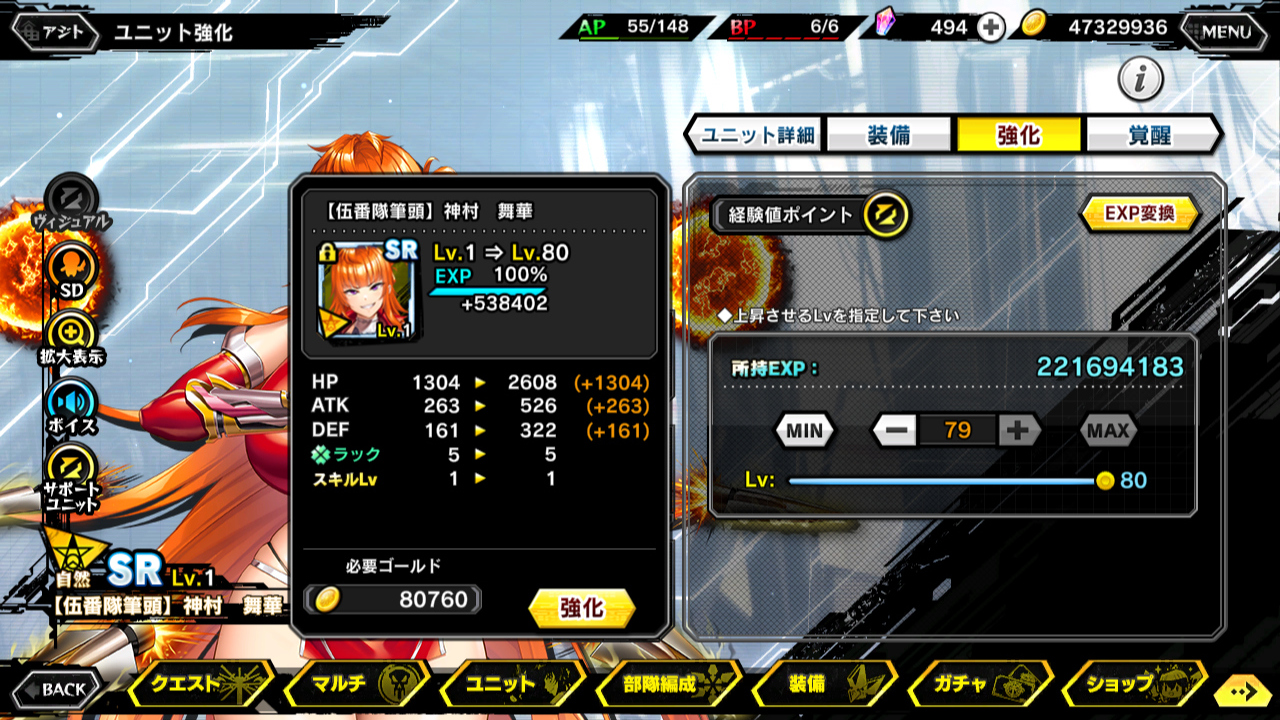Go back with the BACK button
Screen dimensions: 1280x720
[x=57, y=688]
